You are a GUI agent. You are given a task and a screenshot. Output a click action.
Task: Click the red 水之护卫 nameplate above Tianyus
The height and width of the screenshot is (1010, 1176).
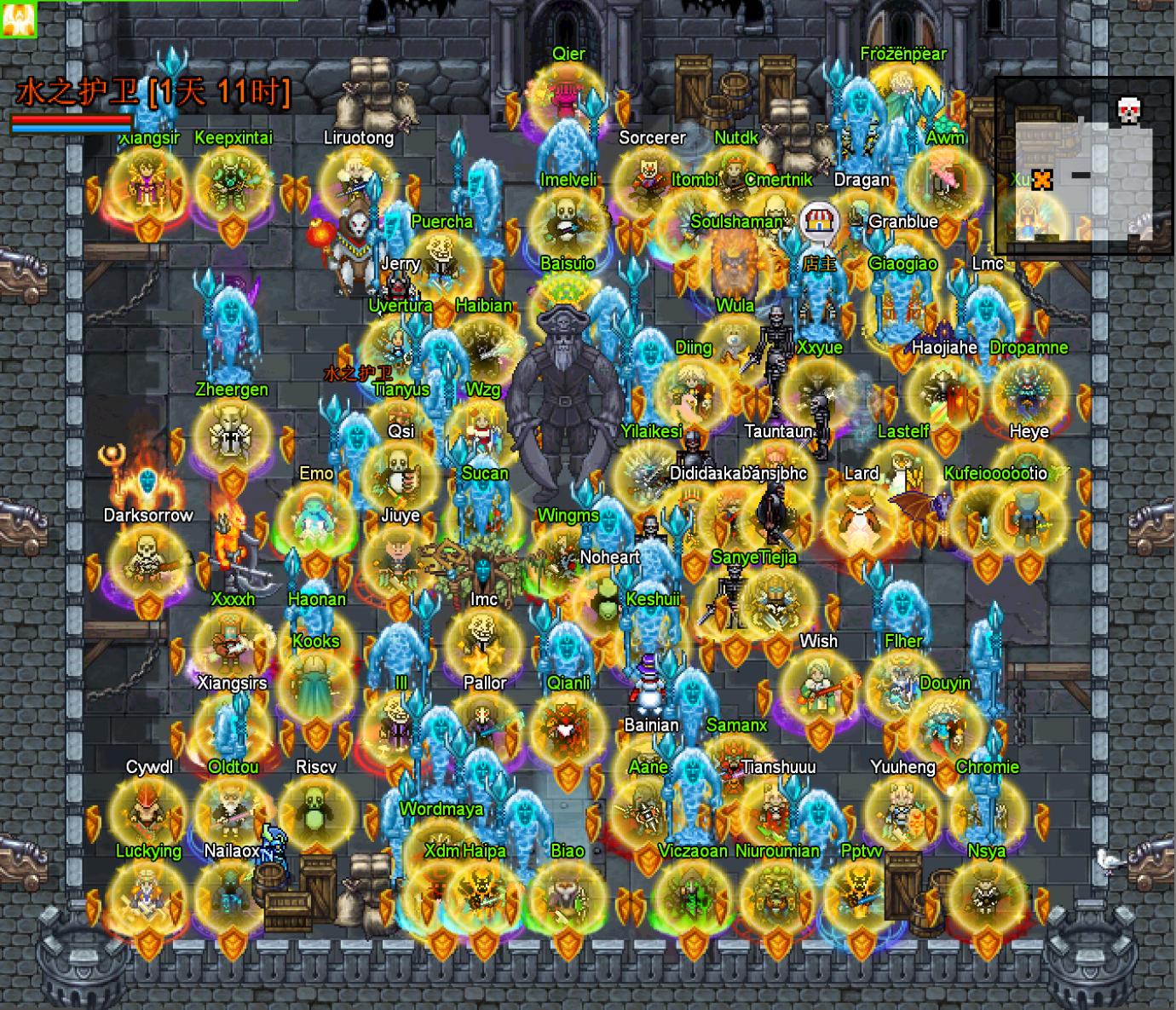tap(358, 373)
